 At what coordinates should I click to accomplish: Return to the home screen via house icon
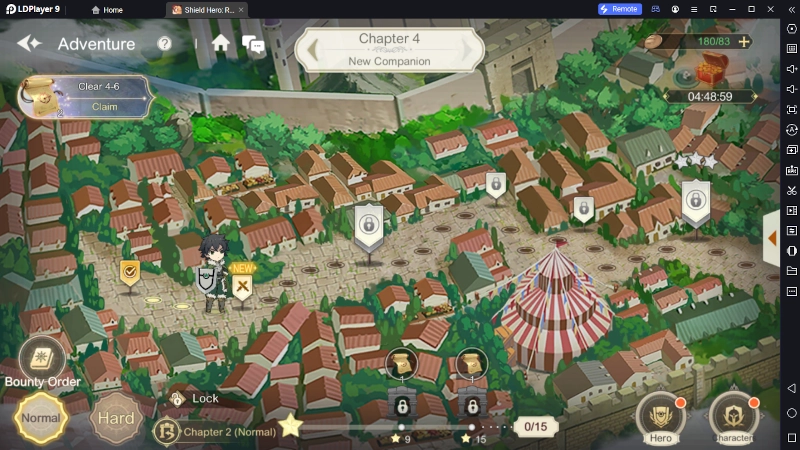click(x=221, y=43)
